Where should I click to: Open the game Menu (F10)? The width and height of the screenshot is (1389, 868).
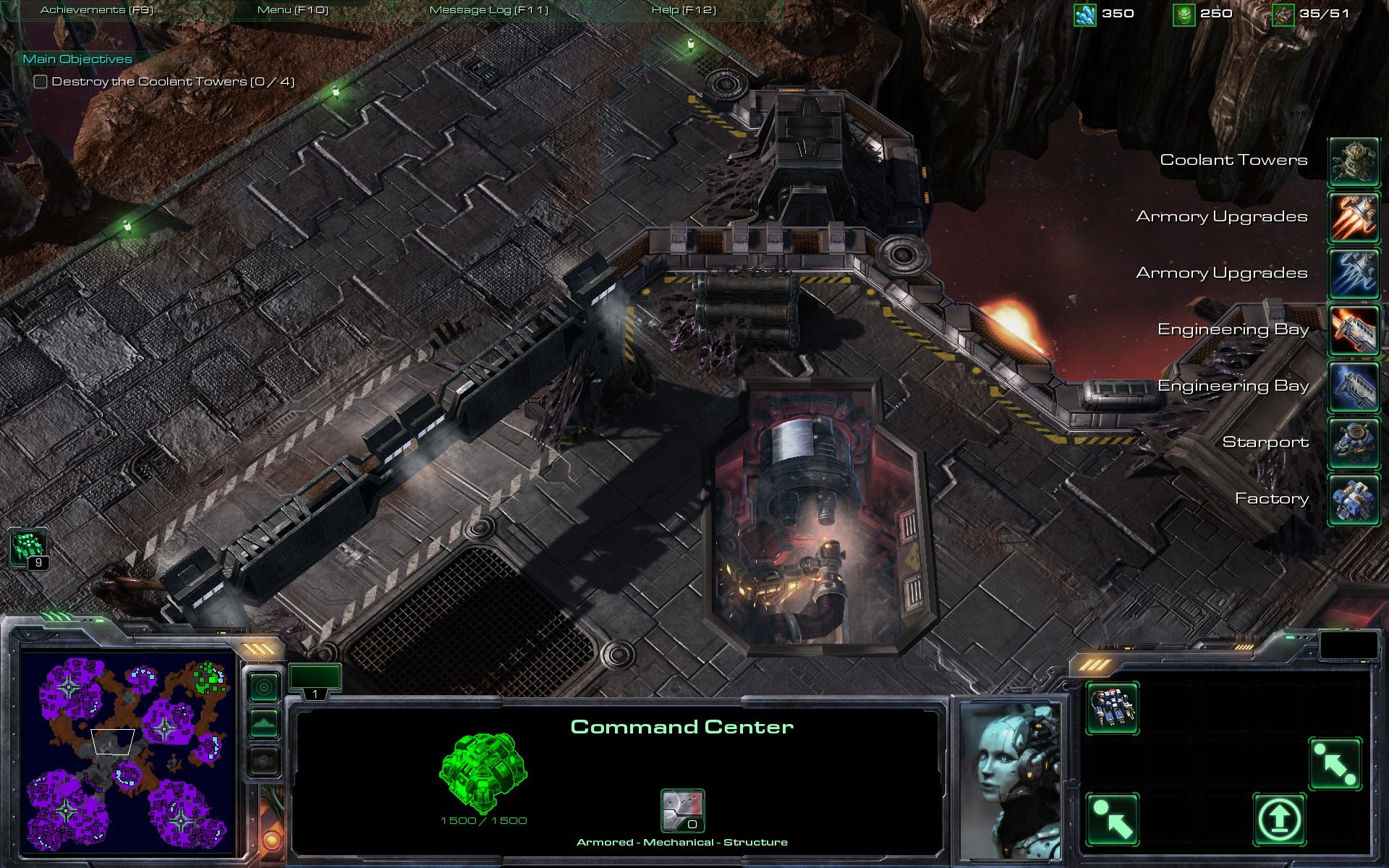click(x=292, y=10)
